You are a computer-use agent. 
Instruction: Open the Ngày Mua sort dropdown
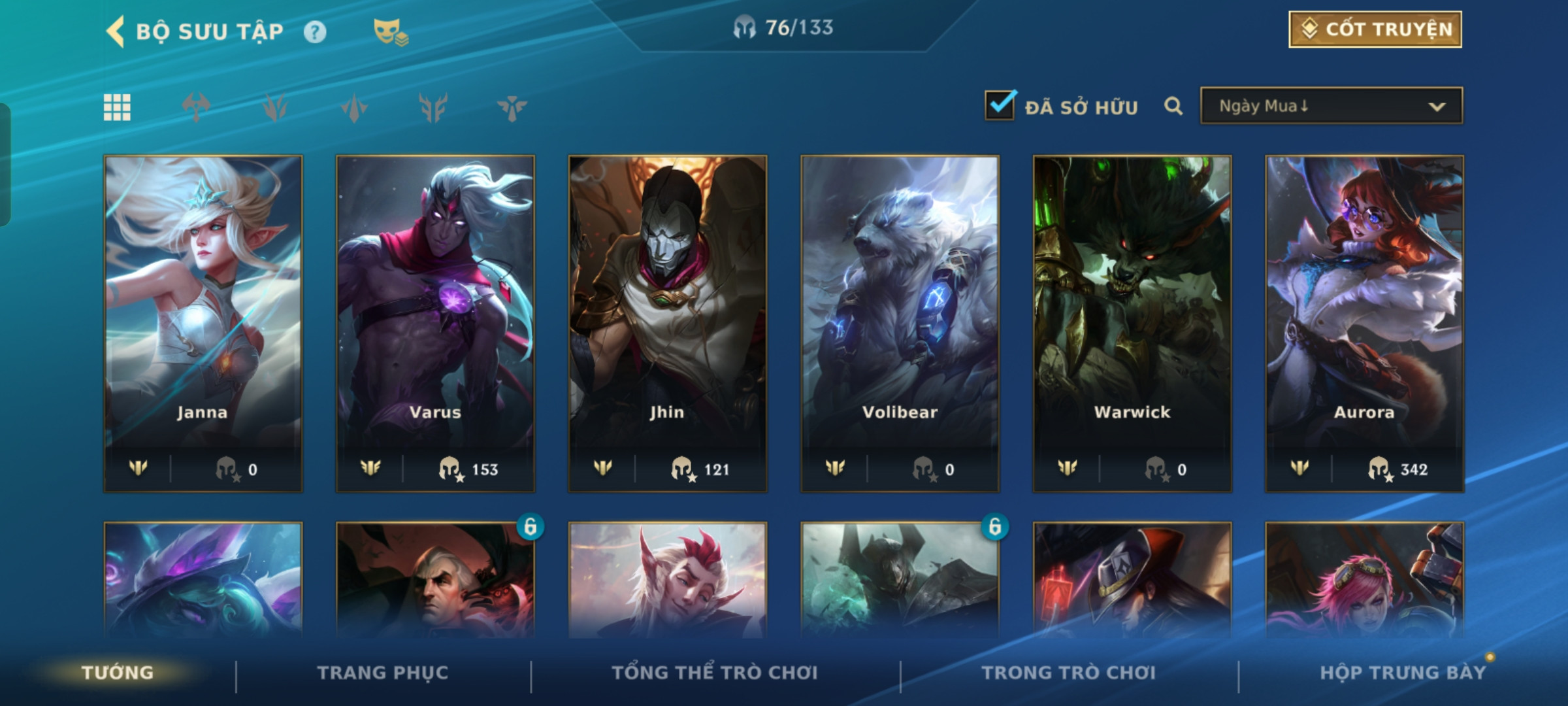point(1331,106)
